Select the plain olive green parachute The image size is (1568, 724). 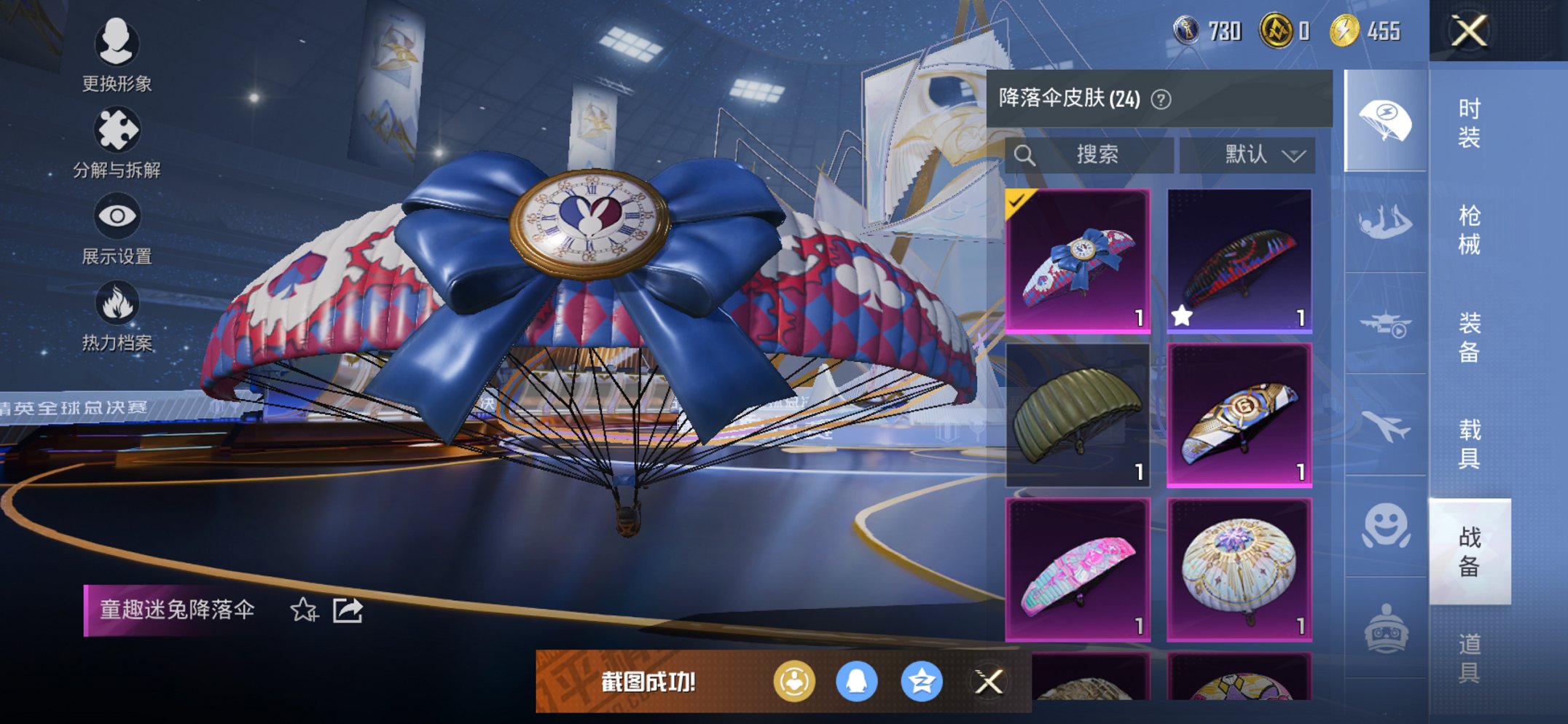[1078, 414]
